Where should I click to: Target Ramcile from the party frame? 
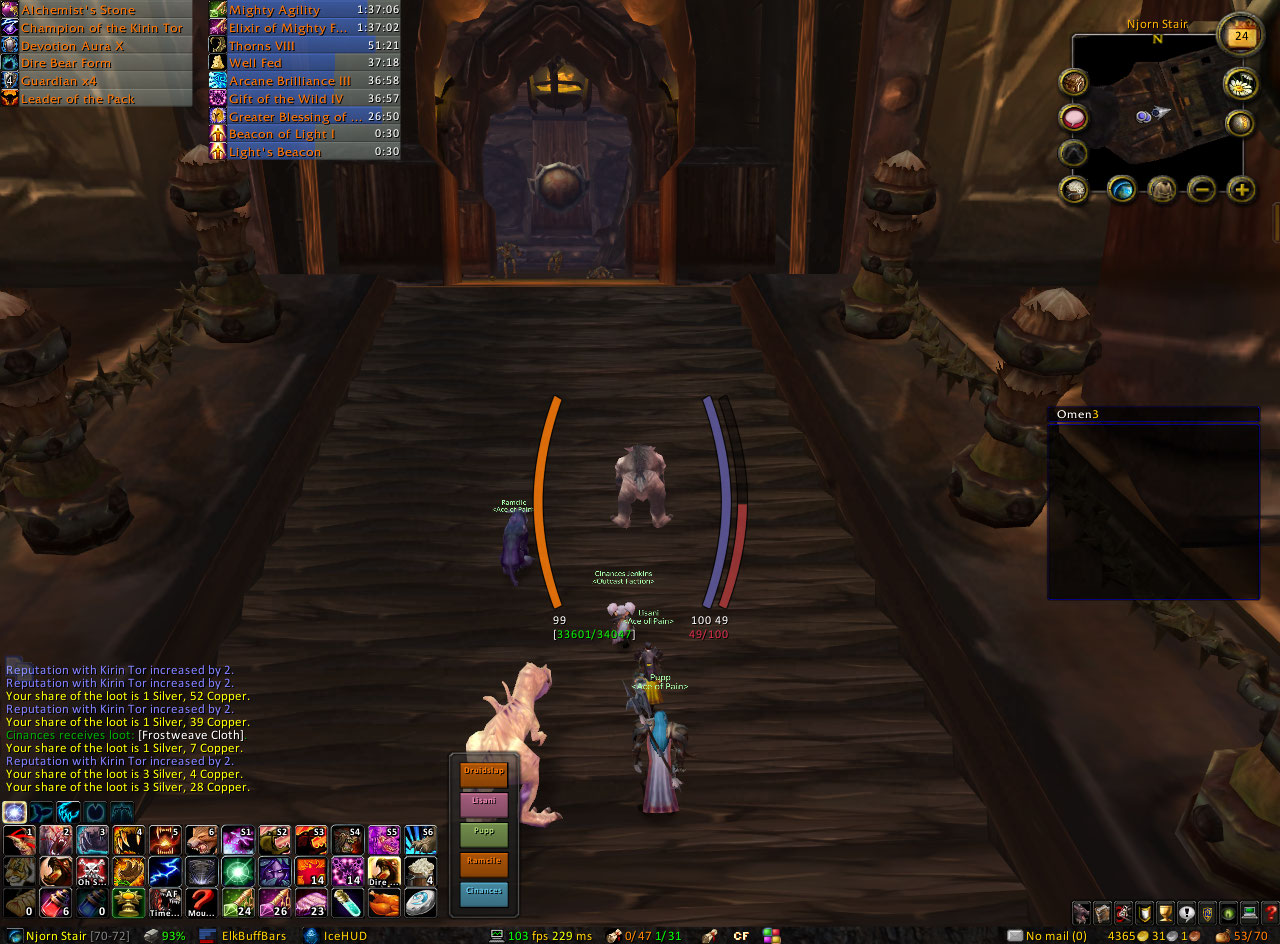(x=483, y=865)
